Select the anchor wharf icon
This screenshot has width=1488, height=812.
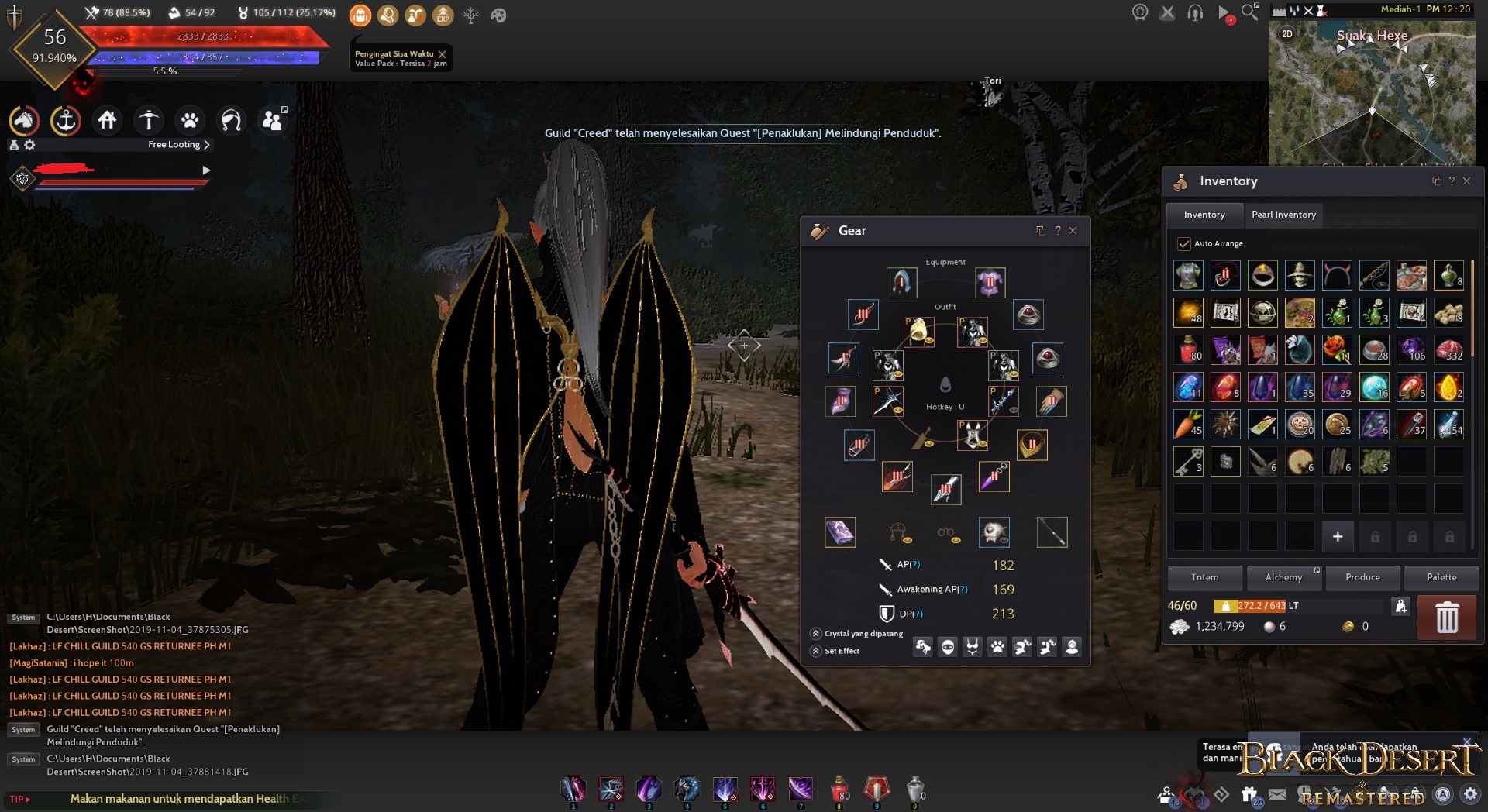66,120
